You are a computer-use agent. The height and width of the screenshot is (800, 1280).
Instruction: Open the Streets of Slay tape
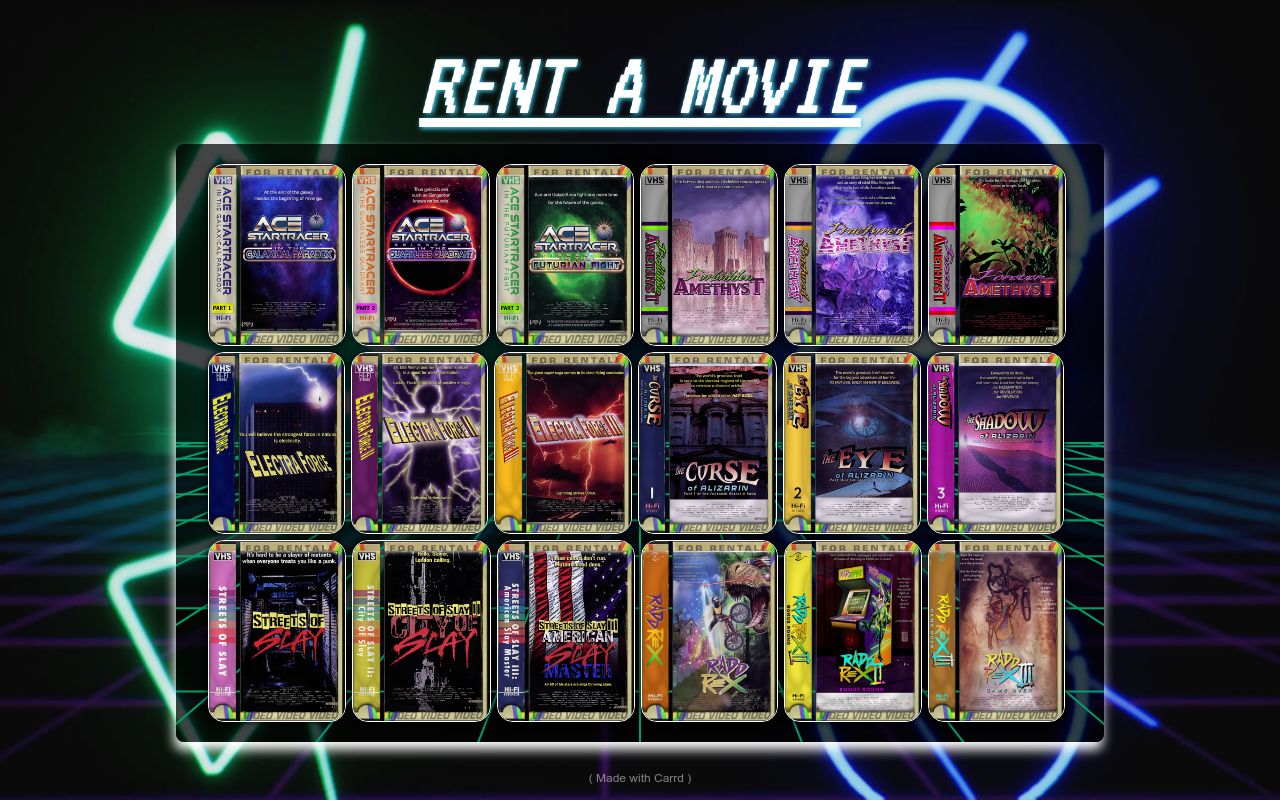(x=275, y=630)
